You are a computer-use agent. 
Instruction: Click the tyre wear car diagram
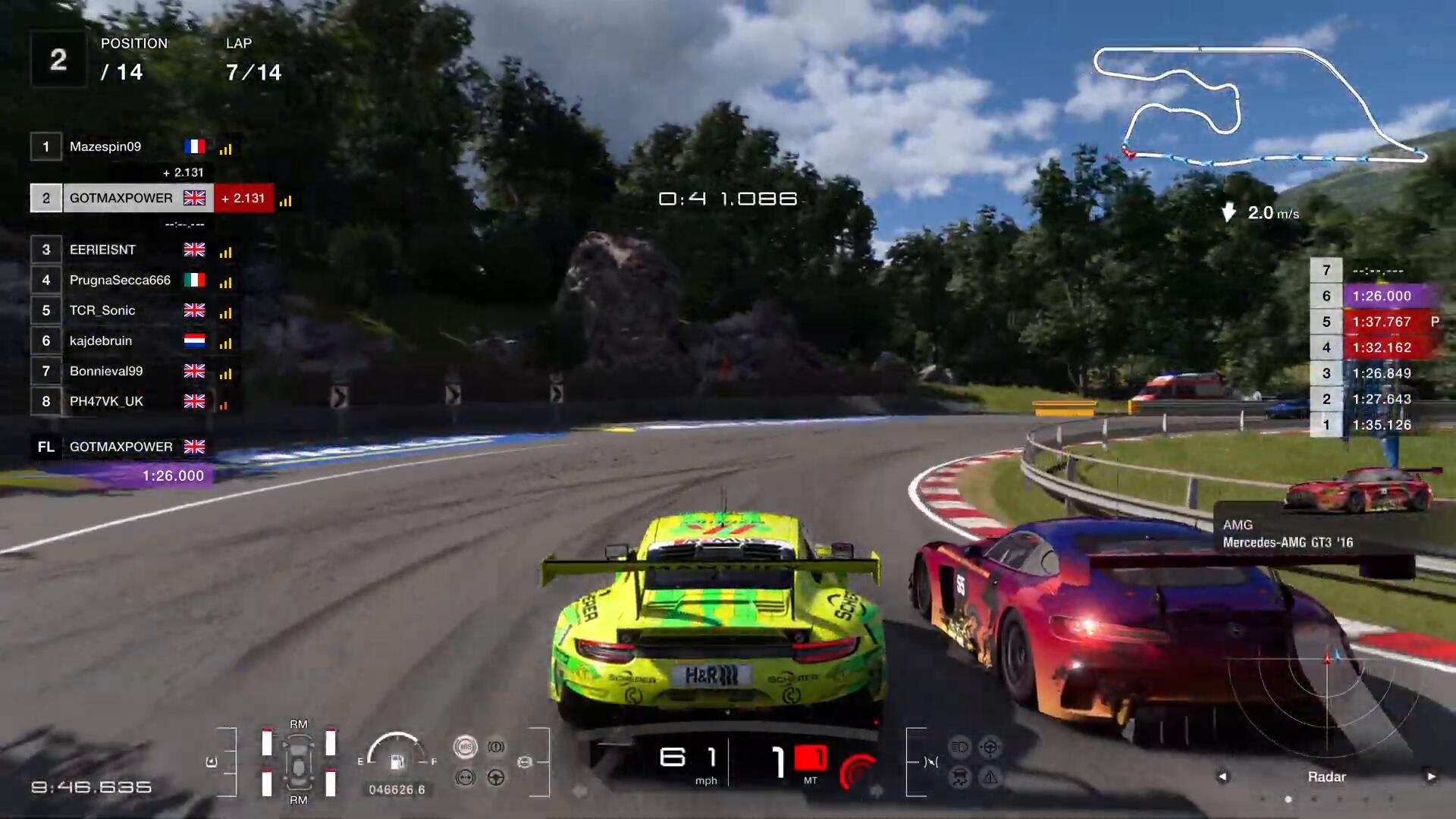point(299,762)
